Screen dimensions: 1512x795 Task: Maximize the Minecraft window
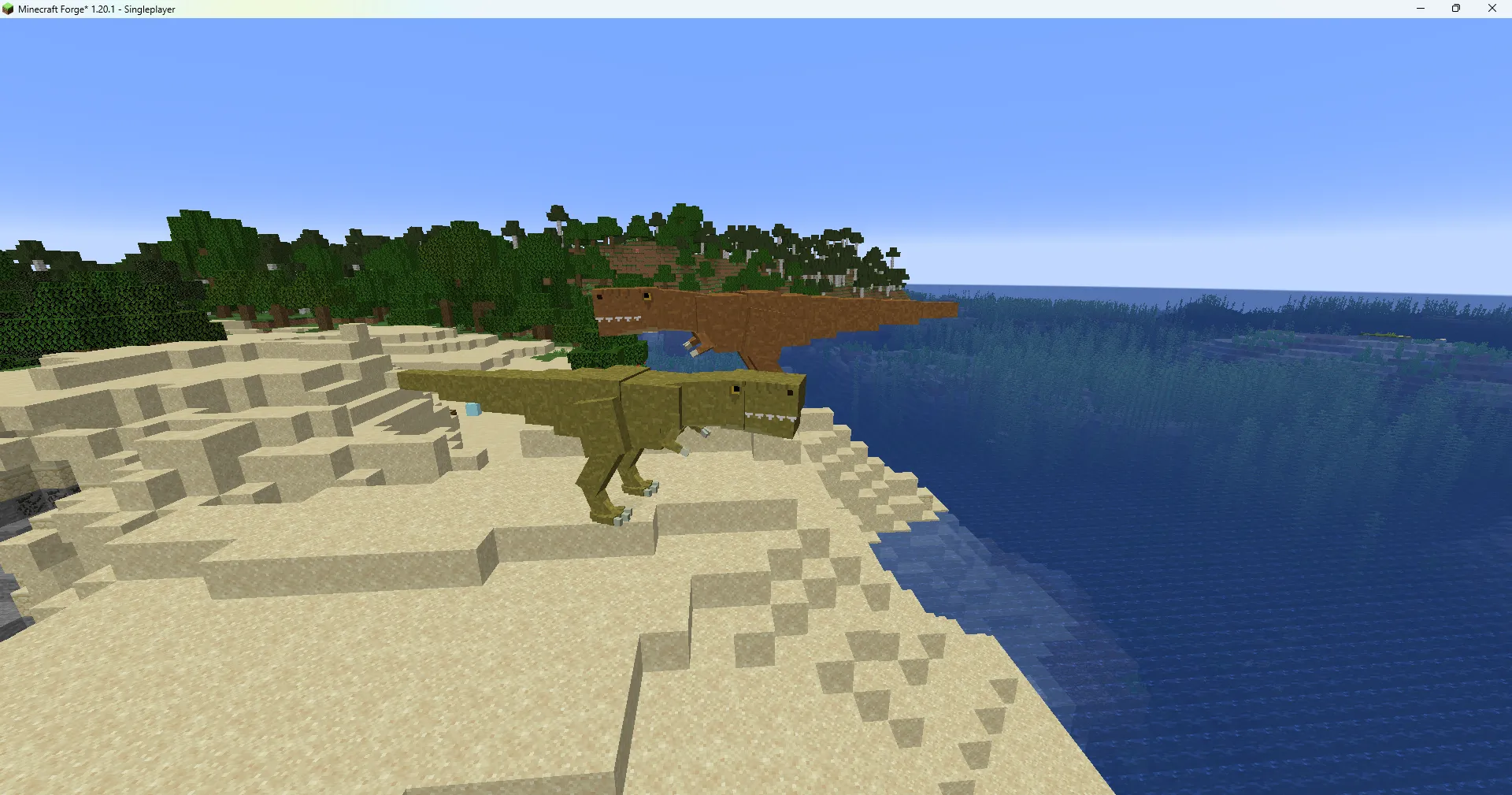[x=1455, y=9]
